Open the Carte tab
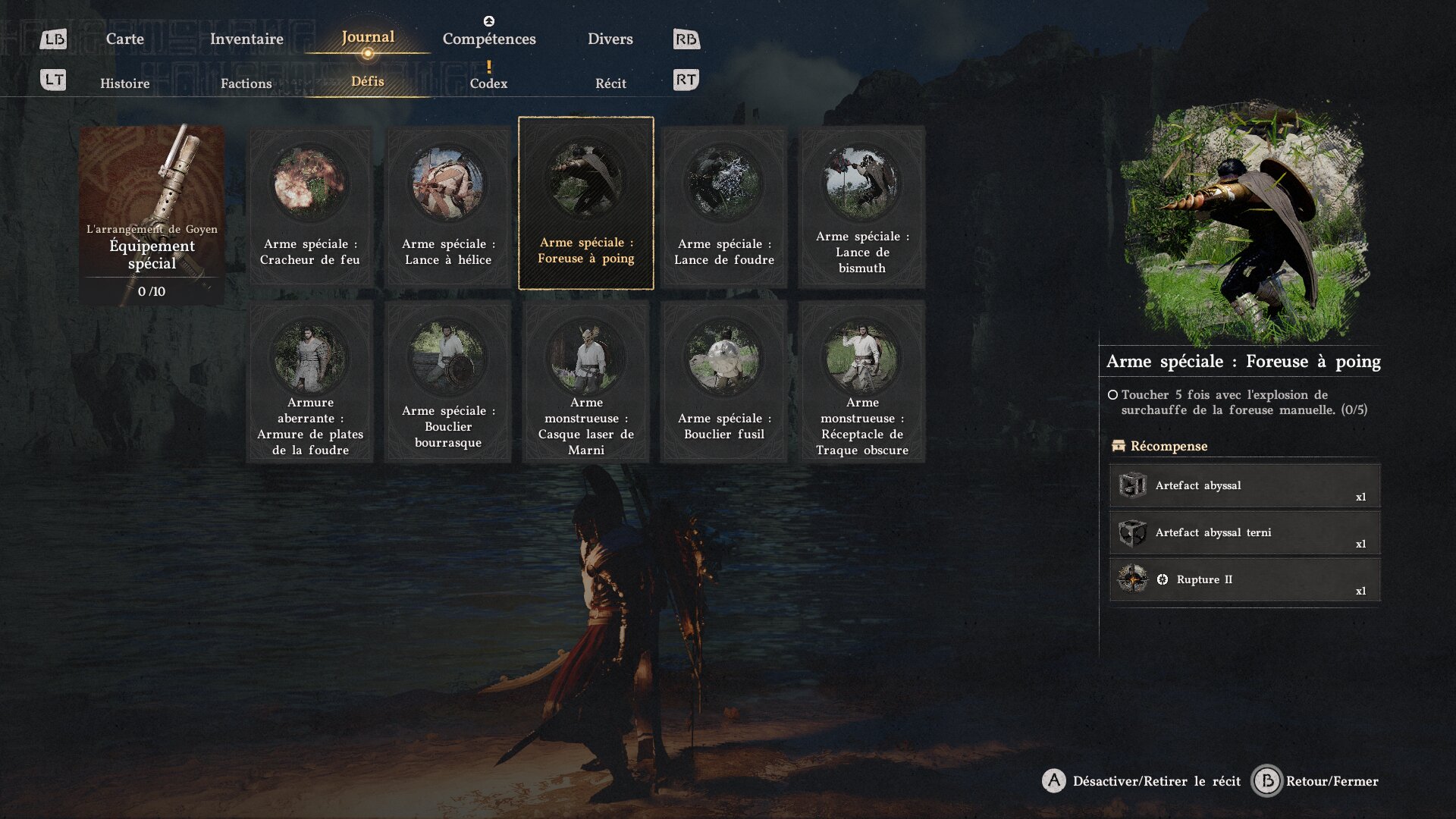The width and height of the screenshot is (1456, 819). [124, 39]
